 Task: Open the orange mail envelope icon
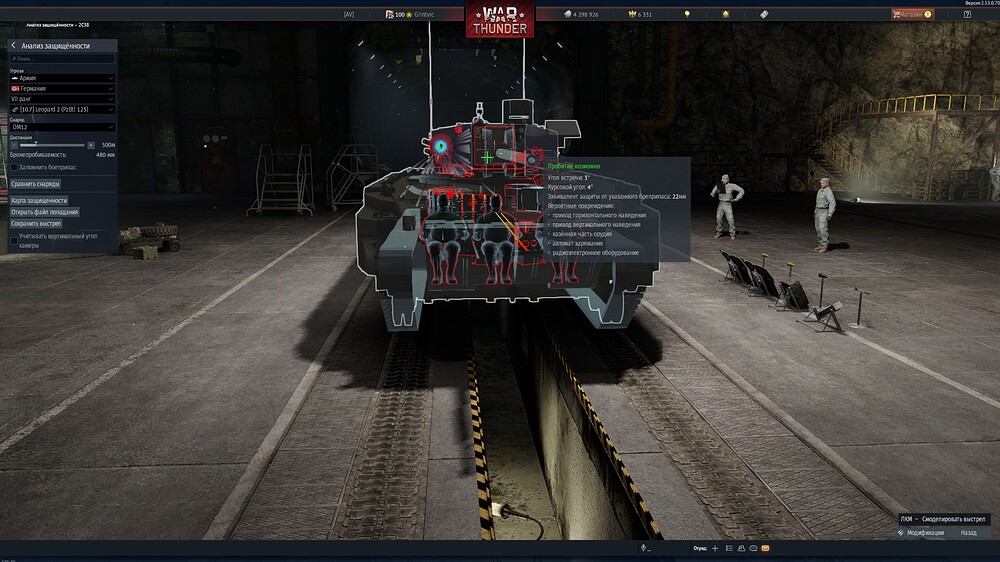pyautogui.click(x=765, y=549)
